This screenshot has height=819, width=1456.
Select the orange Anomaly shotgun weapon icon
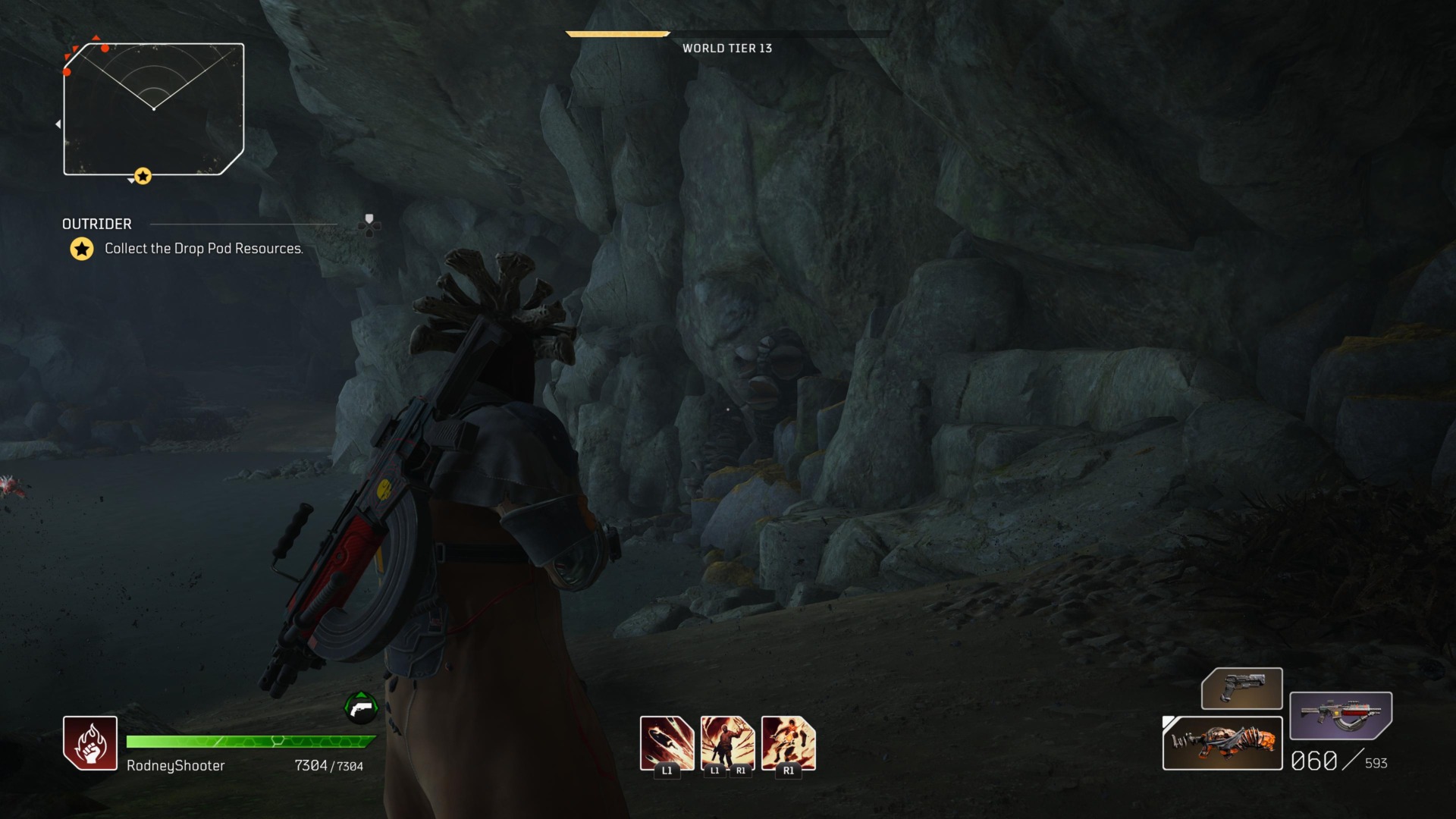[x=1222, y=746]
